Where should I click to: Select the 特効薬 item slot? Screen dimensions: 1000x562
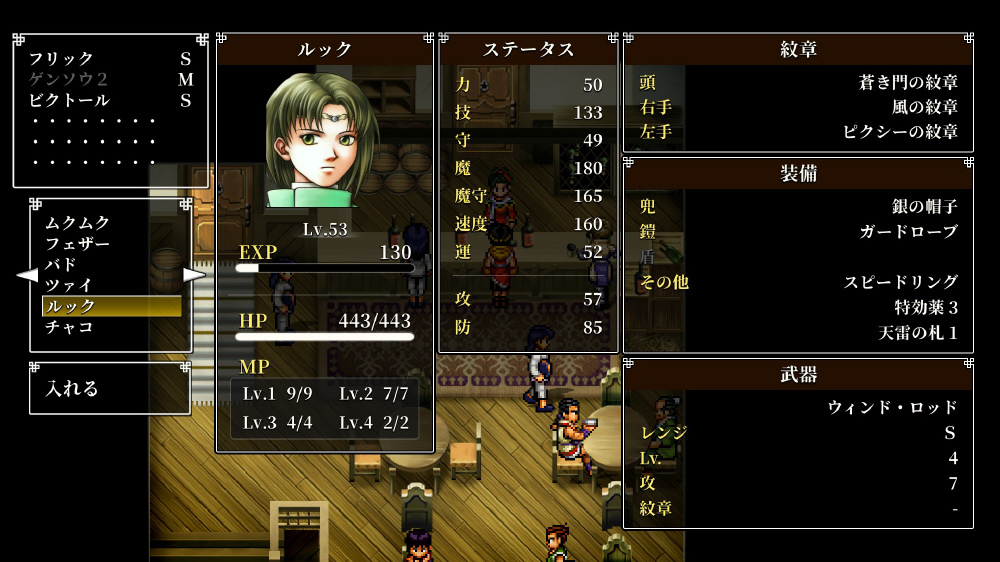pos(926,307)
